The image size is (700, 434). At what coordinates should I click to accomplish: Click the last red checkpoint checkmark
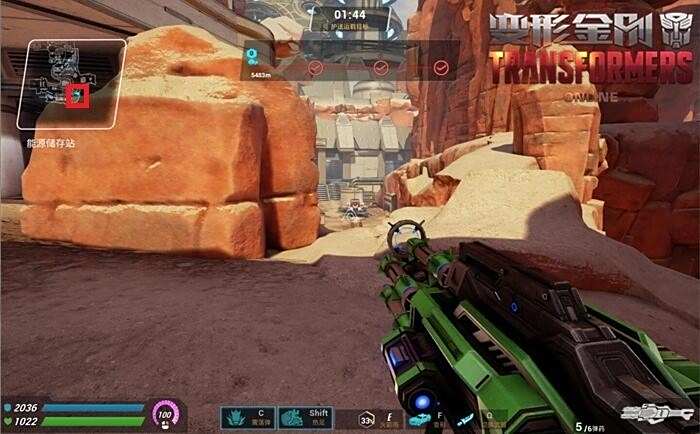(441, 68)
